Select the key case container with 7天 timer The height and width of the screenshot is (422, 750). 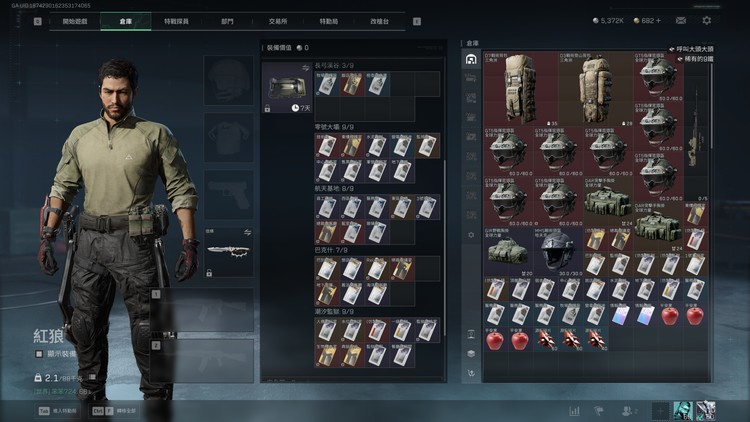point(285,88)
